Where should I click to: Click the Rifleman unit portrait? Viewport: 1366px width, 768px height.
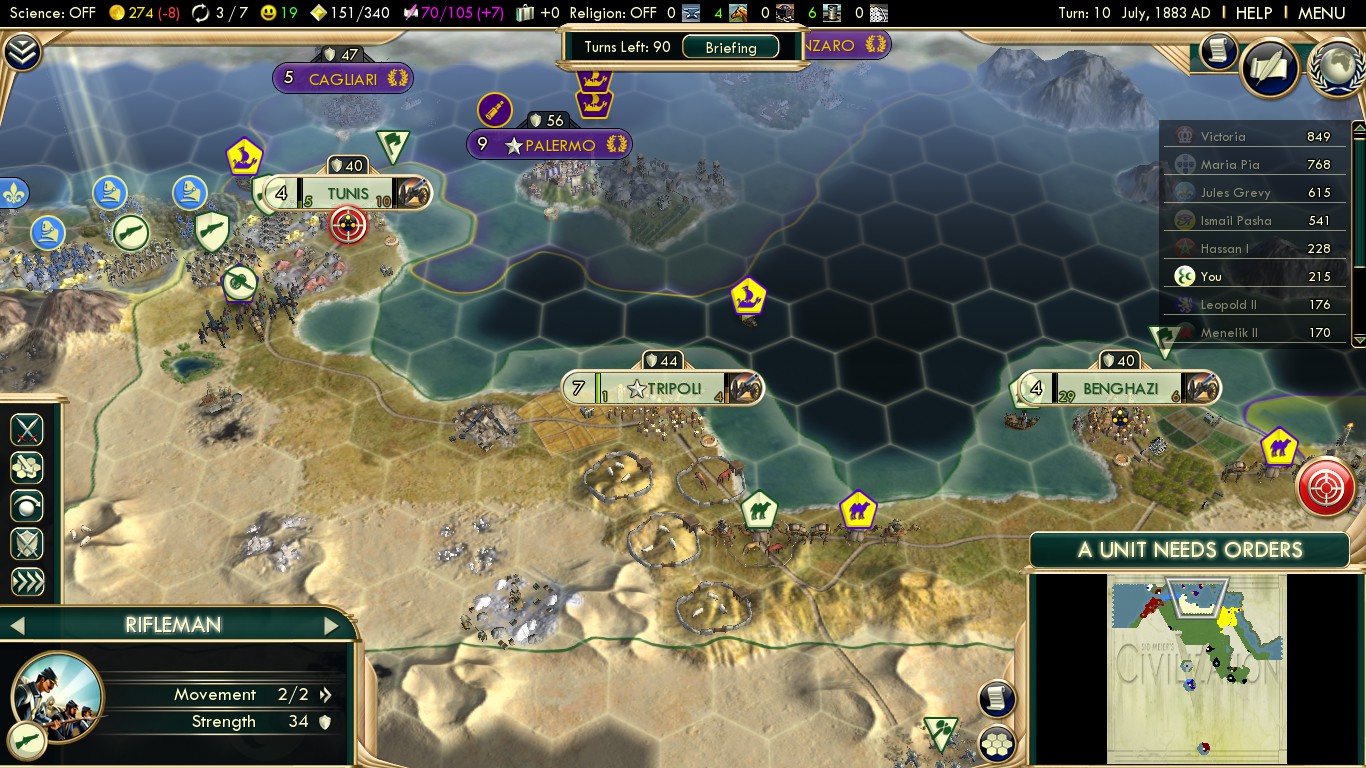pyautogui.click(x=57, y=695)
